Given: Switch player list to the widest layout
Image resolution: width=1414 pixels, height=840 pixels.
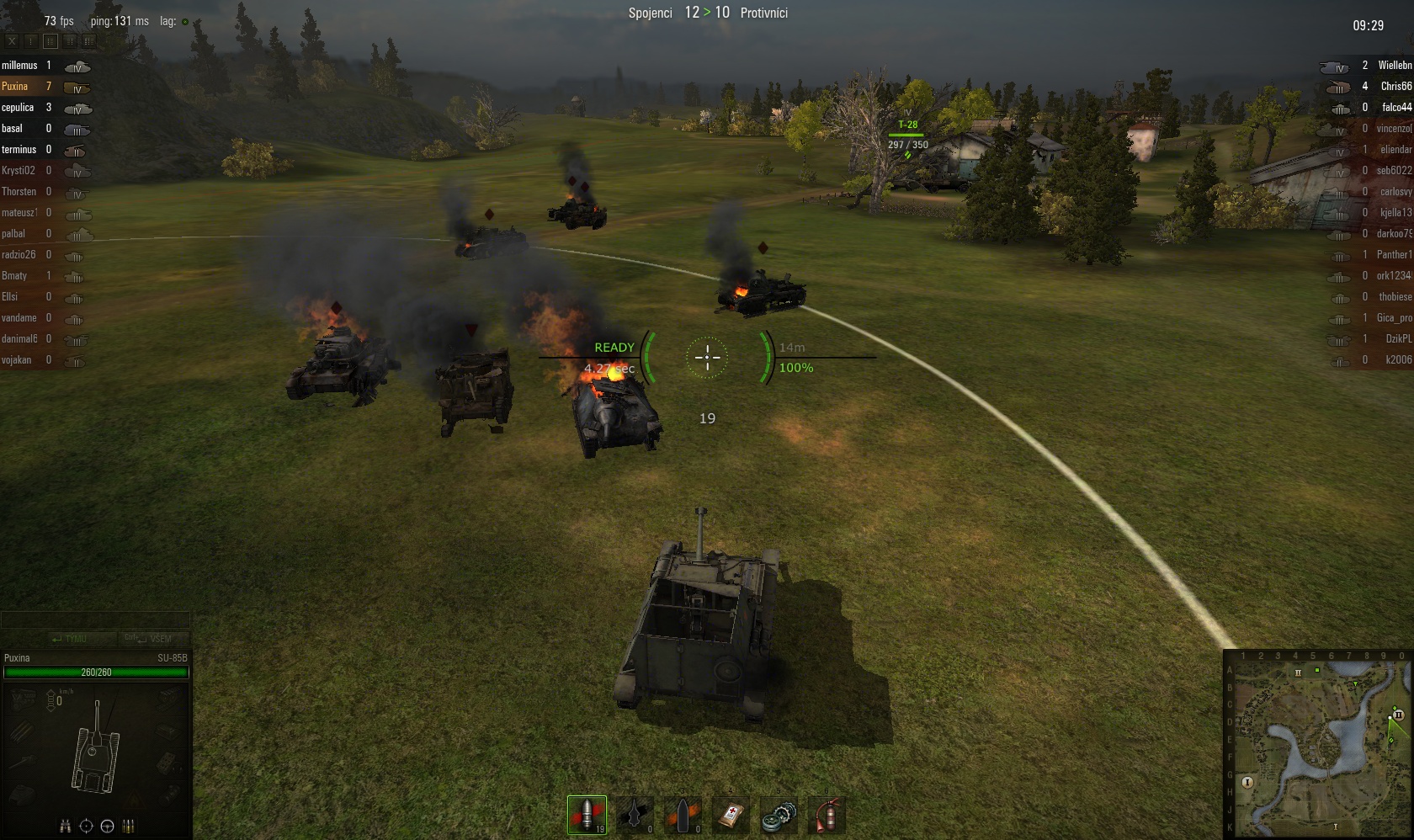Looking at the screenshot, I should pos(89,40).
